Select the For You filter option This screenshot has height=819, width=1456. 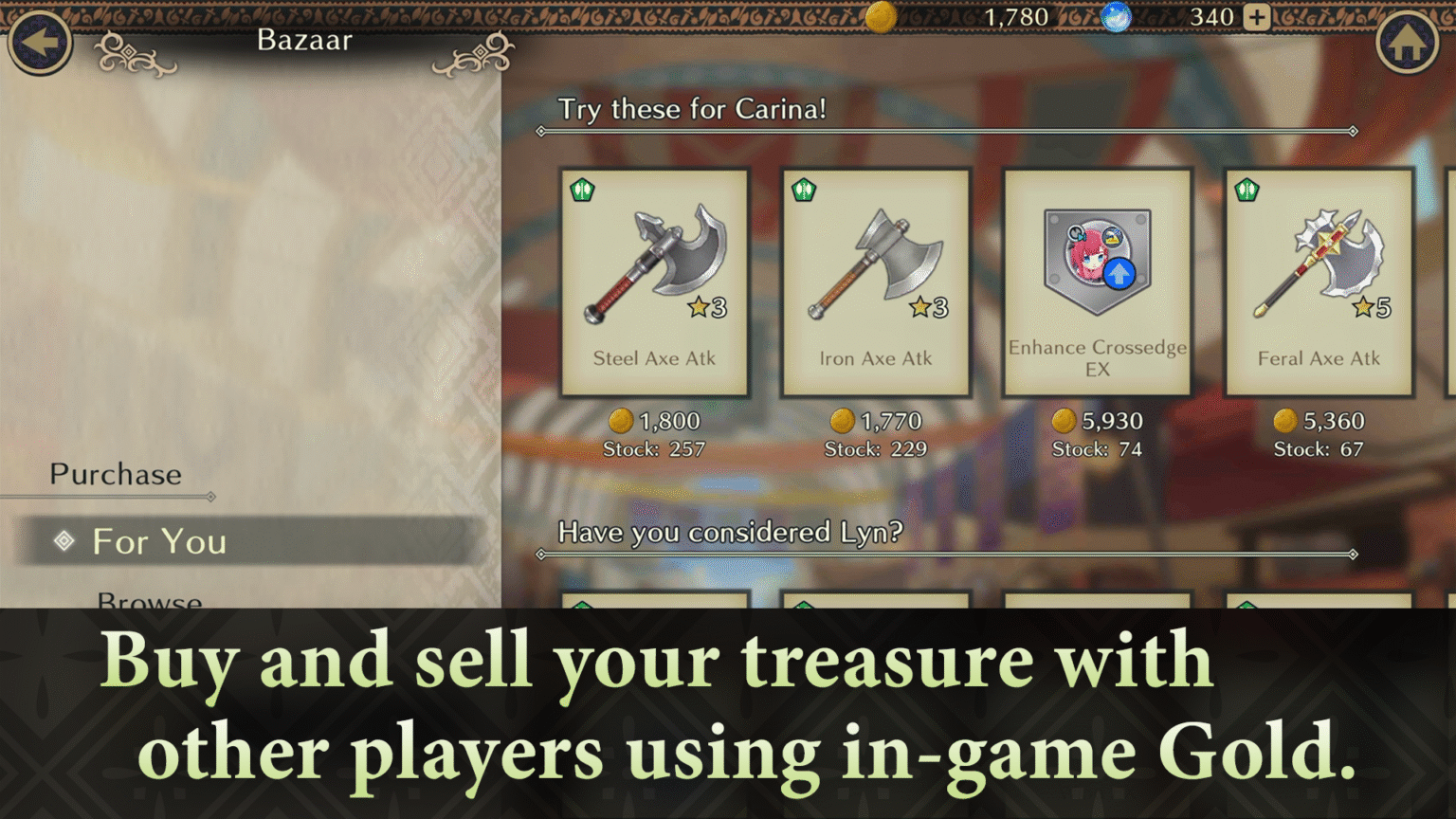click(157, 542)
